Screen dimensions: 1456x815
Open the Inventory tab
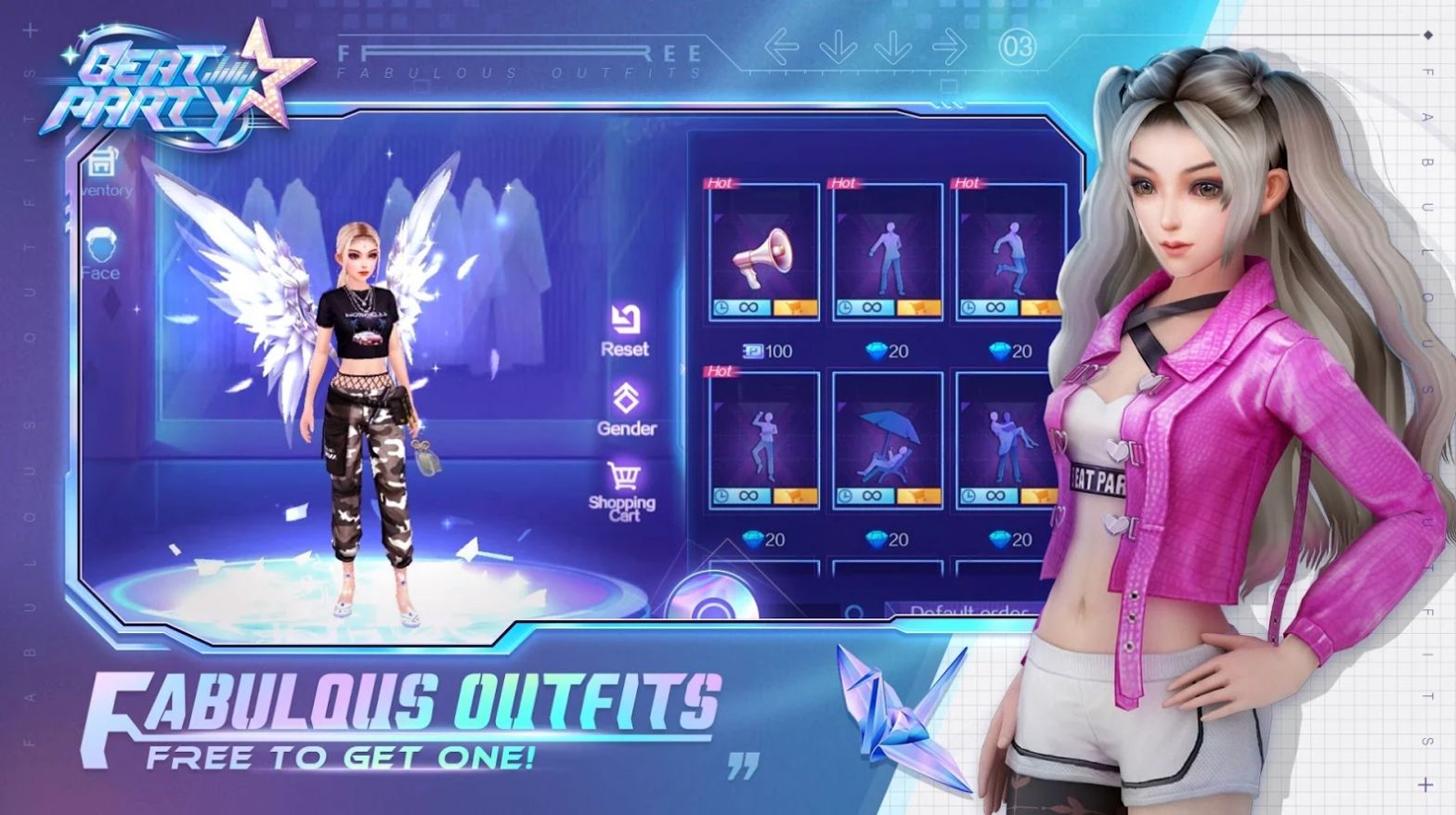102,173
